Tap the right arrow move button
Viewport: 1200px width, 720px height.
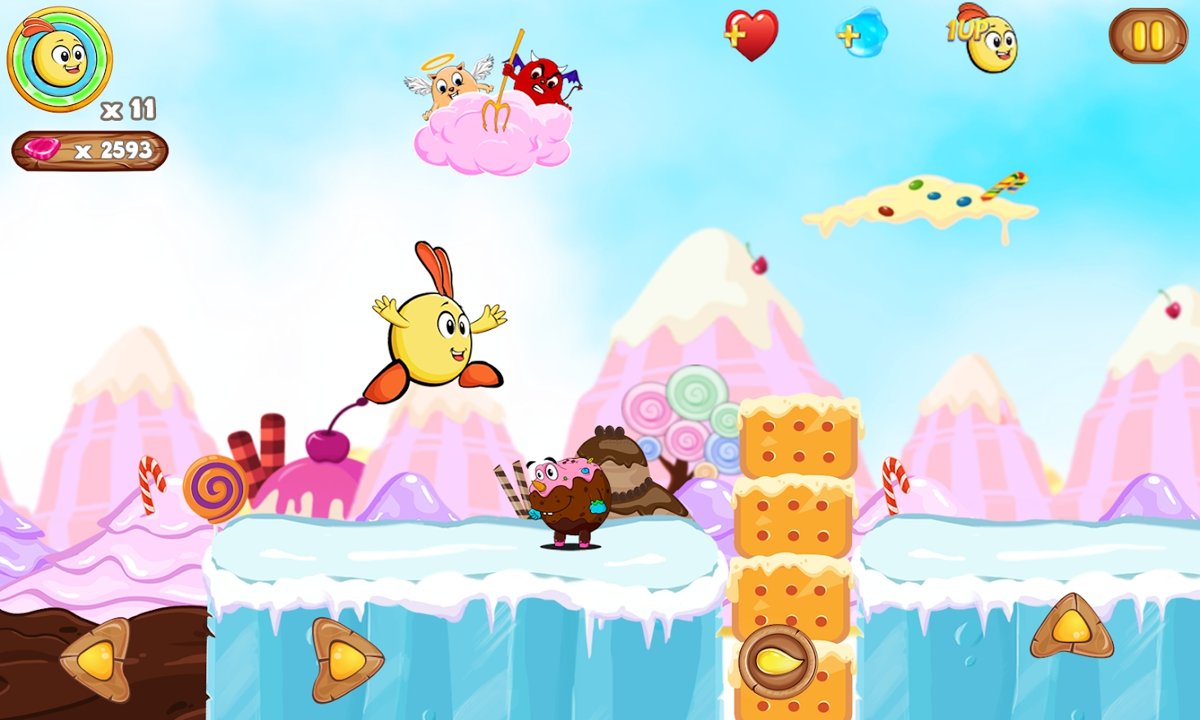click(345, 659)
